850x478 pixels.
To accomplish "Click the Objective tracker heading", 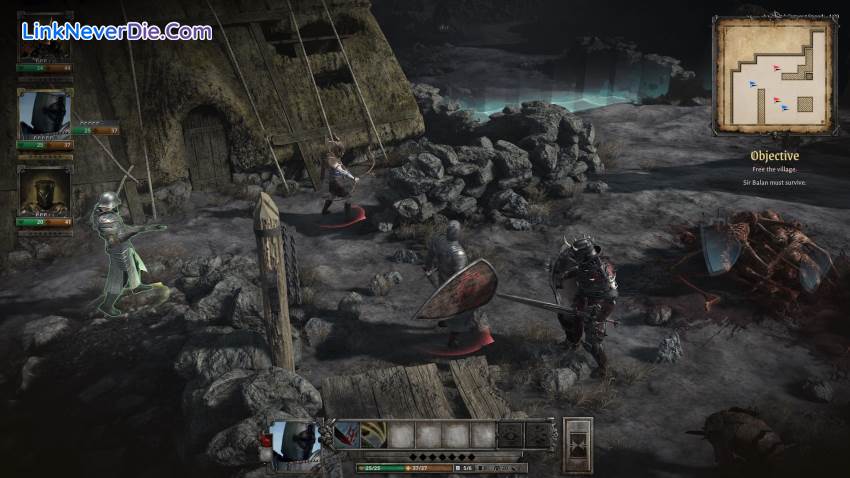I will coord(775,156).
